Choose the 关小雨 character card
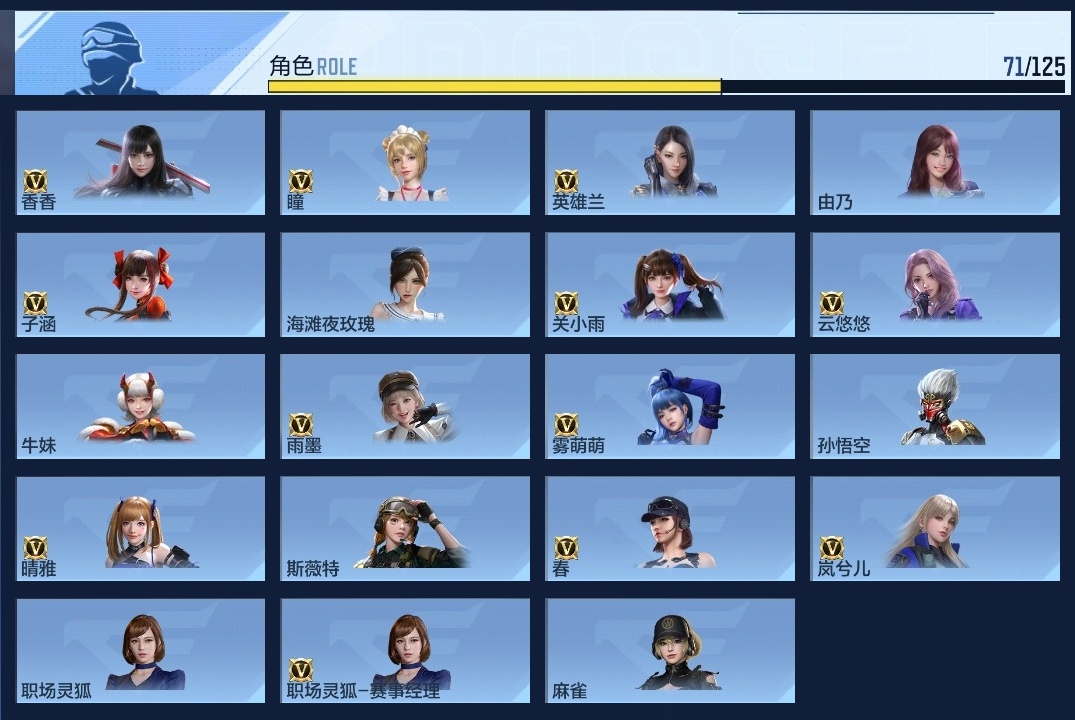 tap(670, 285)
